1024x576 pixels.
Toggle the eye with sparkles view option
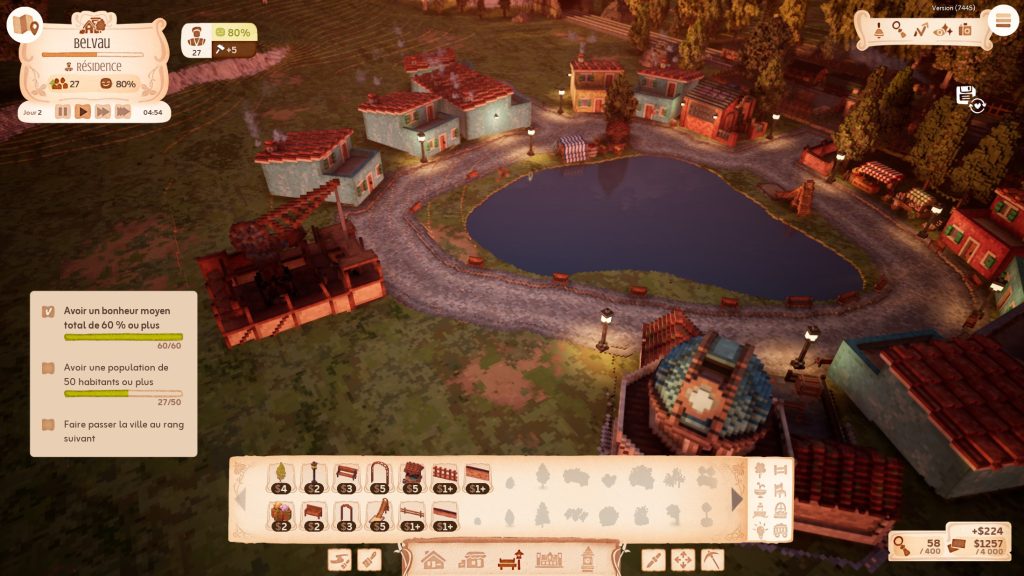click(942, 30)
